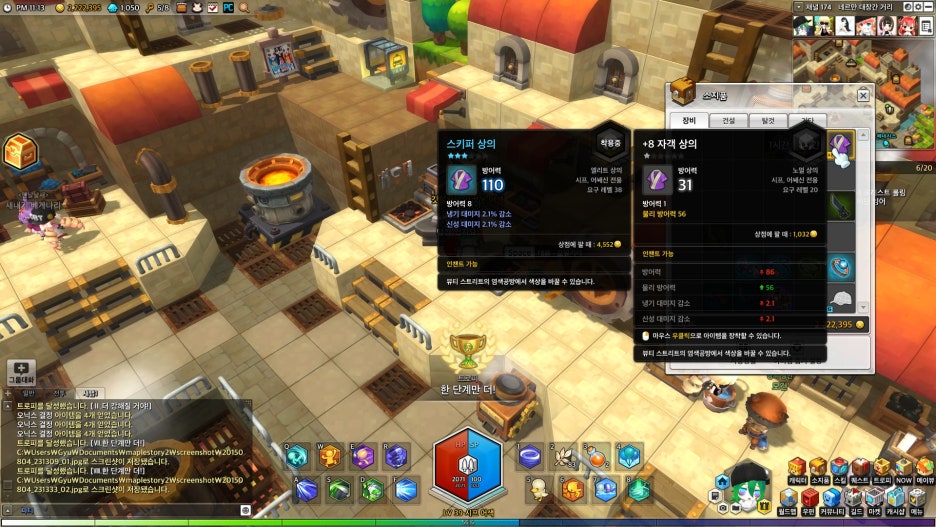Screen dimensions: 936x527
Task: Start a 그룹대화 group chat
Action: 22,372
